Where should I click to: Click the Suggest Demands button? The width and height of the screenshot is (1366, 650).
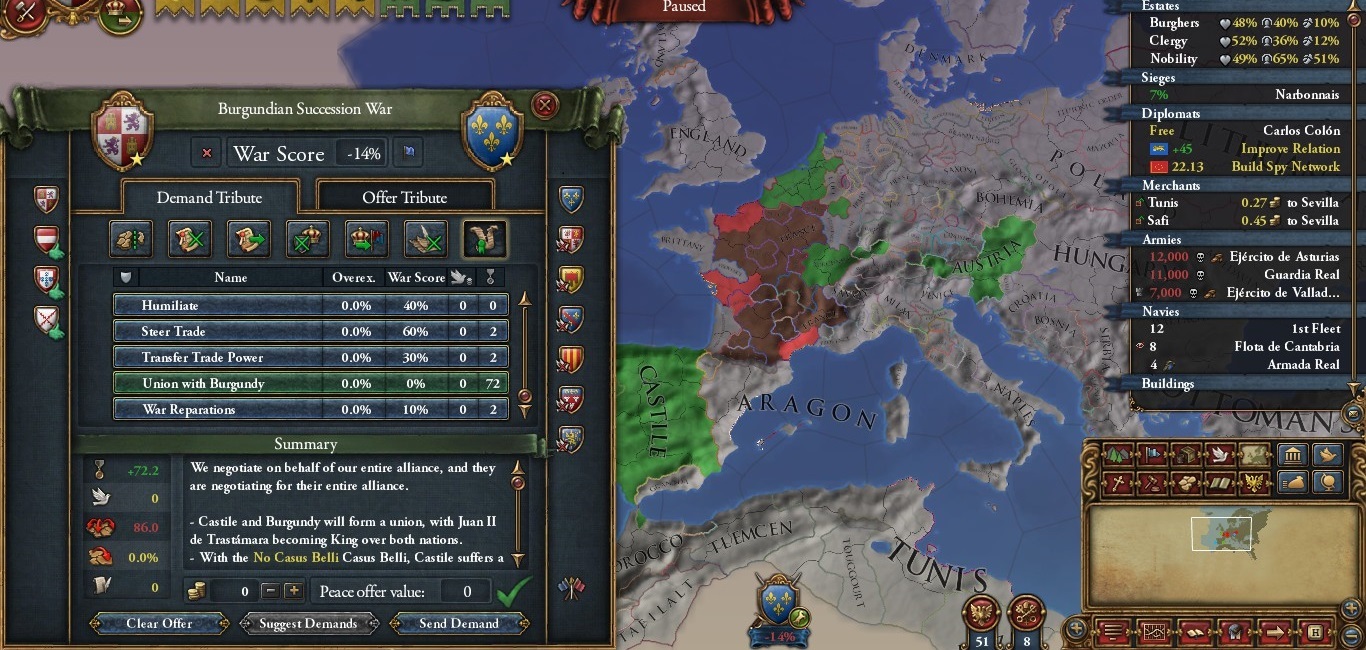pyautogui.click(x=308, y=623)
